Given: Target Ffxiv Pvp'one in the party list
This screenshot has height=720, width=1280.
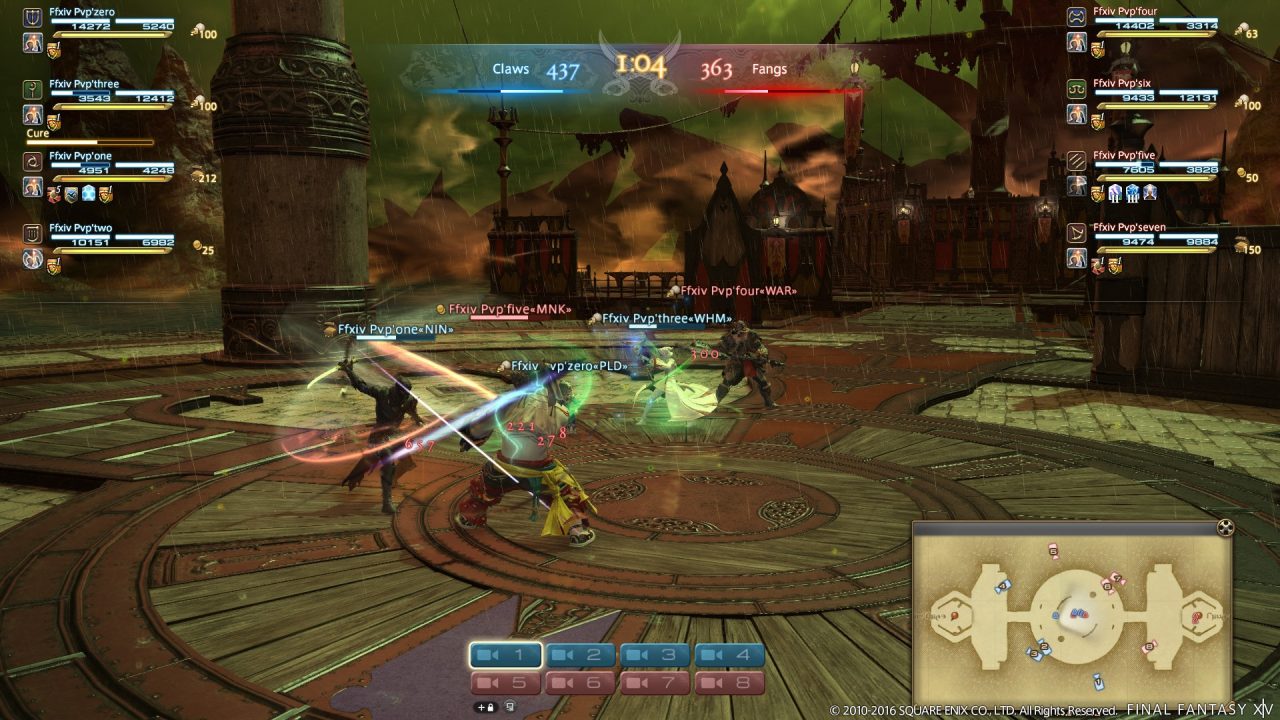Looking at the screenshot, I should tap(80, 156).
